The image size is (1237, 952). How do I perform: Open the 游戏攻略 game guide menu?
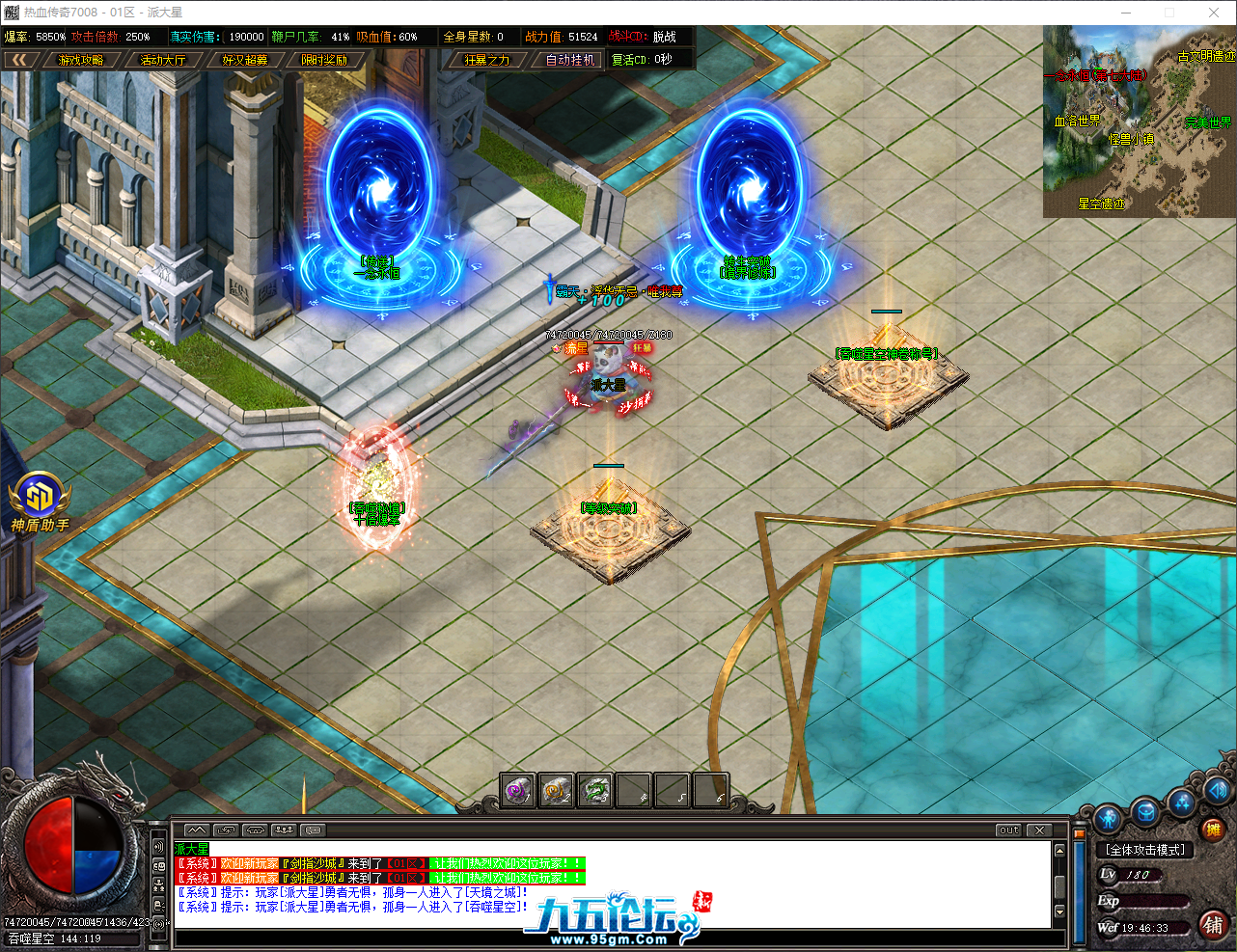point(82,59)
